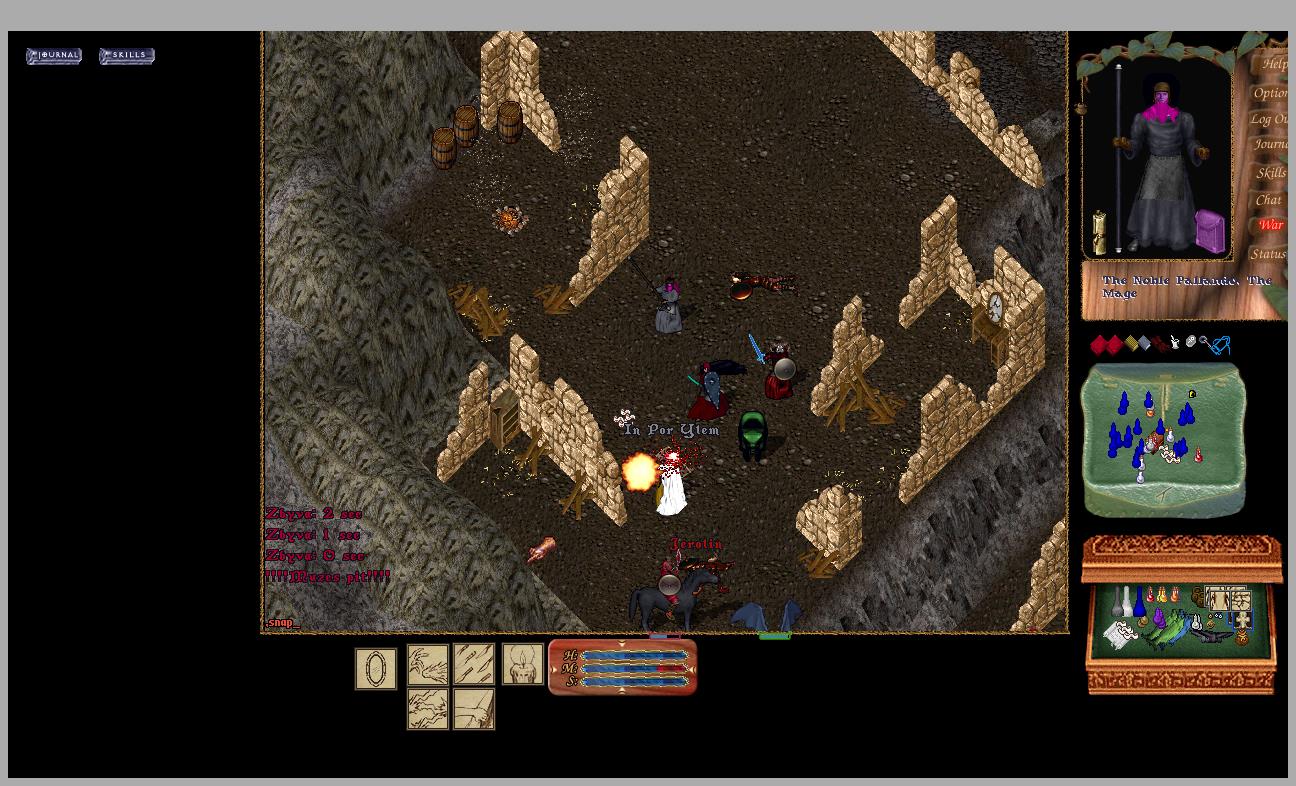Open the Journal gump button
Viewport: 1296px width, 786px height.
pyautogui.click(x=54, y=56)
